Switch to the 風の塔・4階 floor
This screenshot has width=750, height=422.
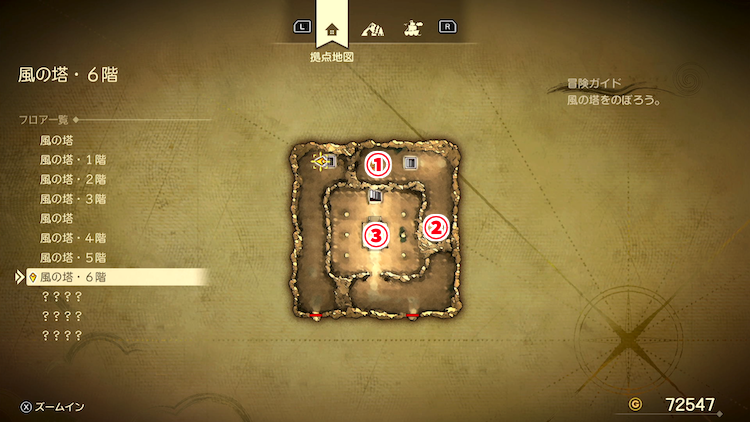click(73, 237)
